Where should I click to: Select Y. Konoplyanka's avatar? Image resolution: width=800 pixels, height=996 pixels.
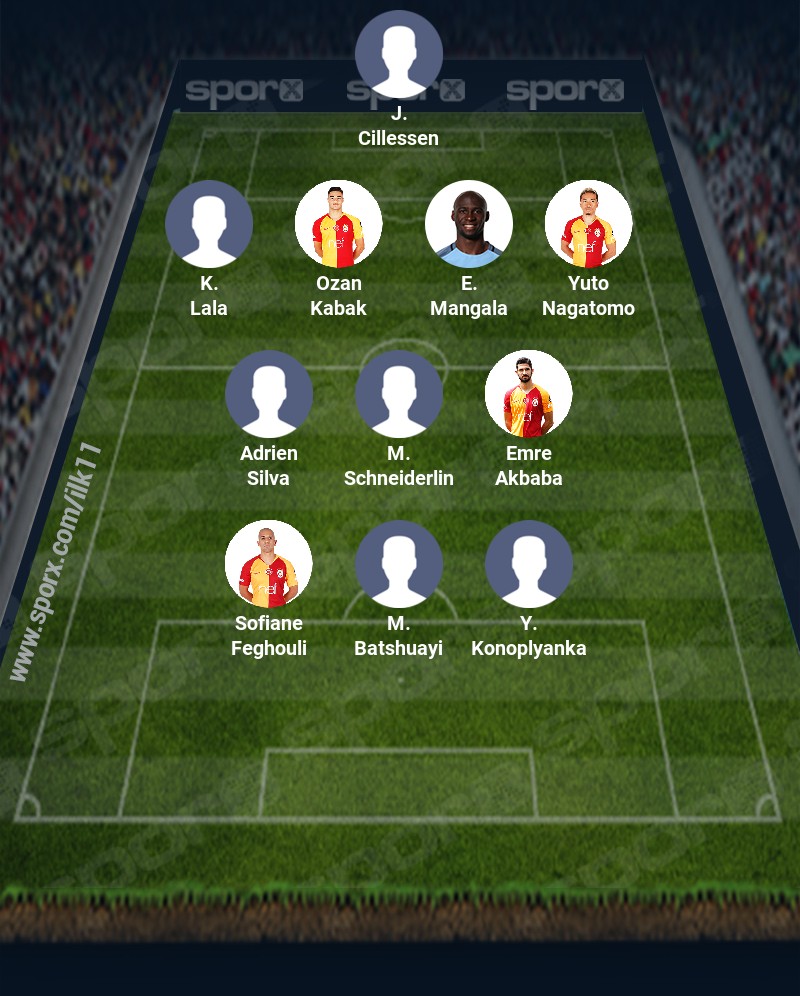529,564
